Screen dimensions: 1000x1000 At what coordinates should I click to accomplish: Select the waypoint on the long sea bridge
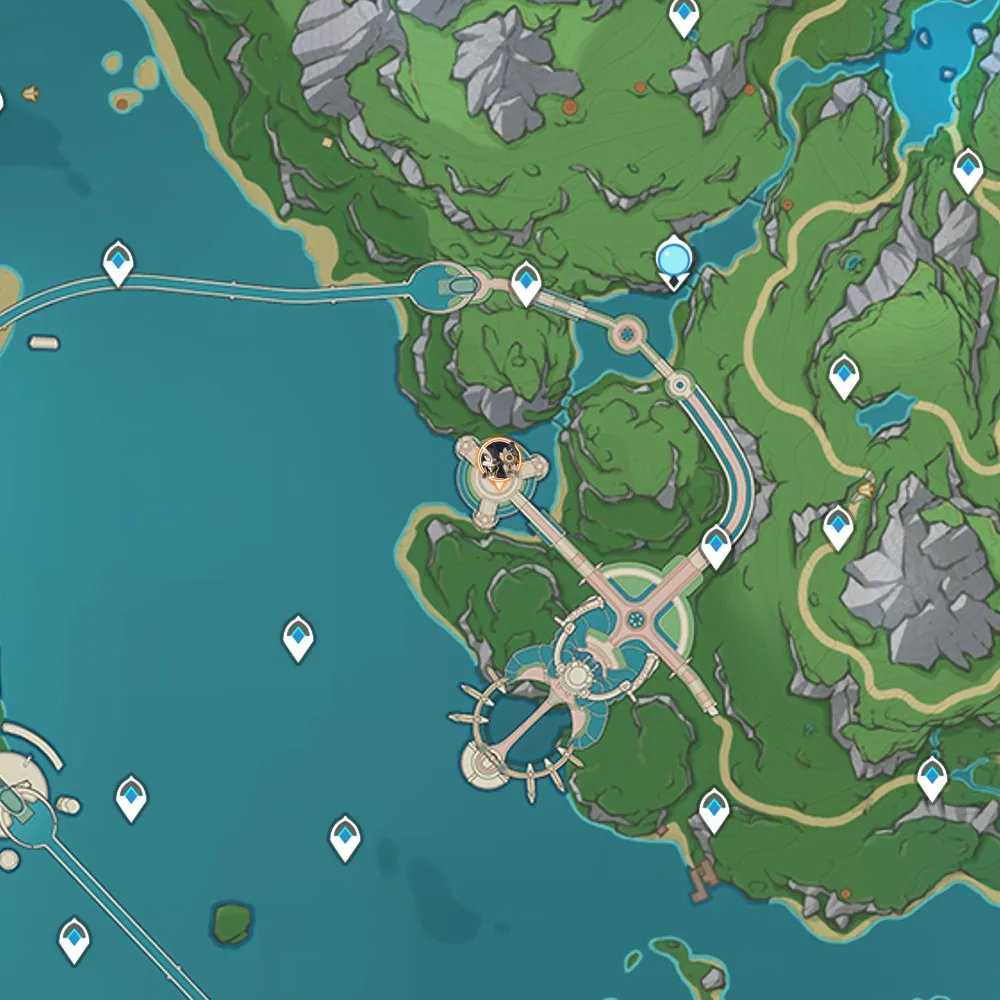(x=119, y=263)
